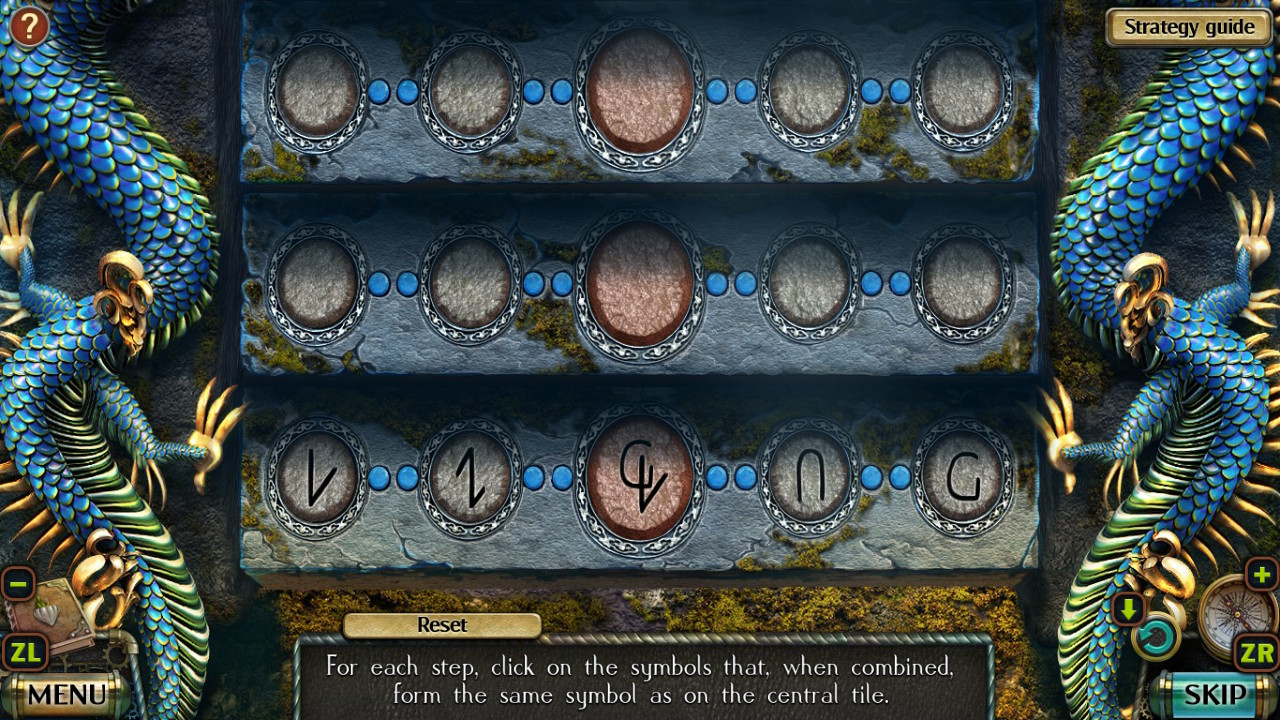Open the question mark help icon

pos(27,24)
